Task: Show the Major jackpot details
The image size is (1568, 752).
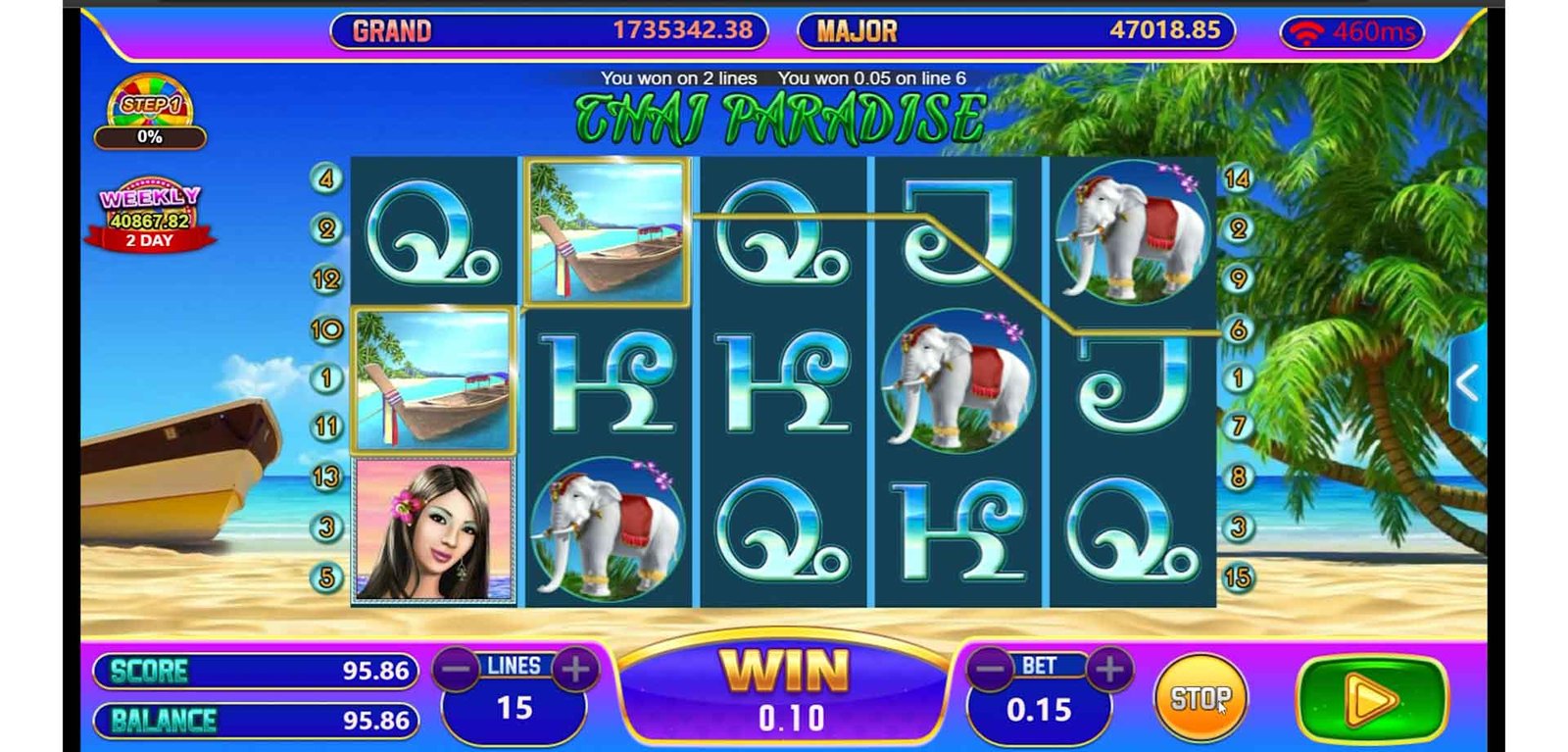Action: 1016,30
